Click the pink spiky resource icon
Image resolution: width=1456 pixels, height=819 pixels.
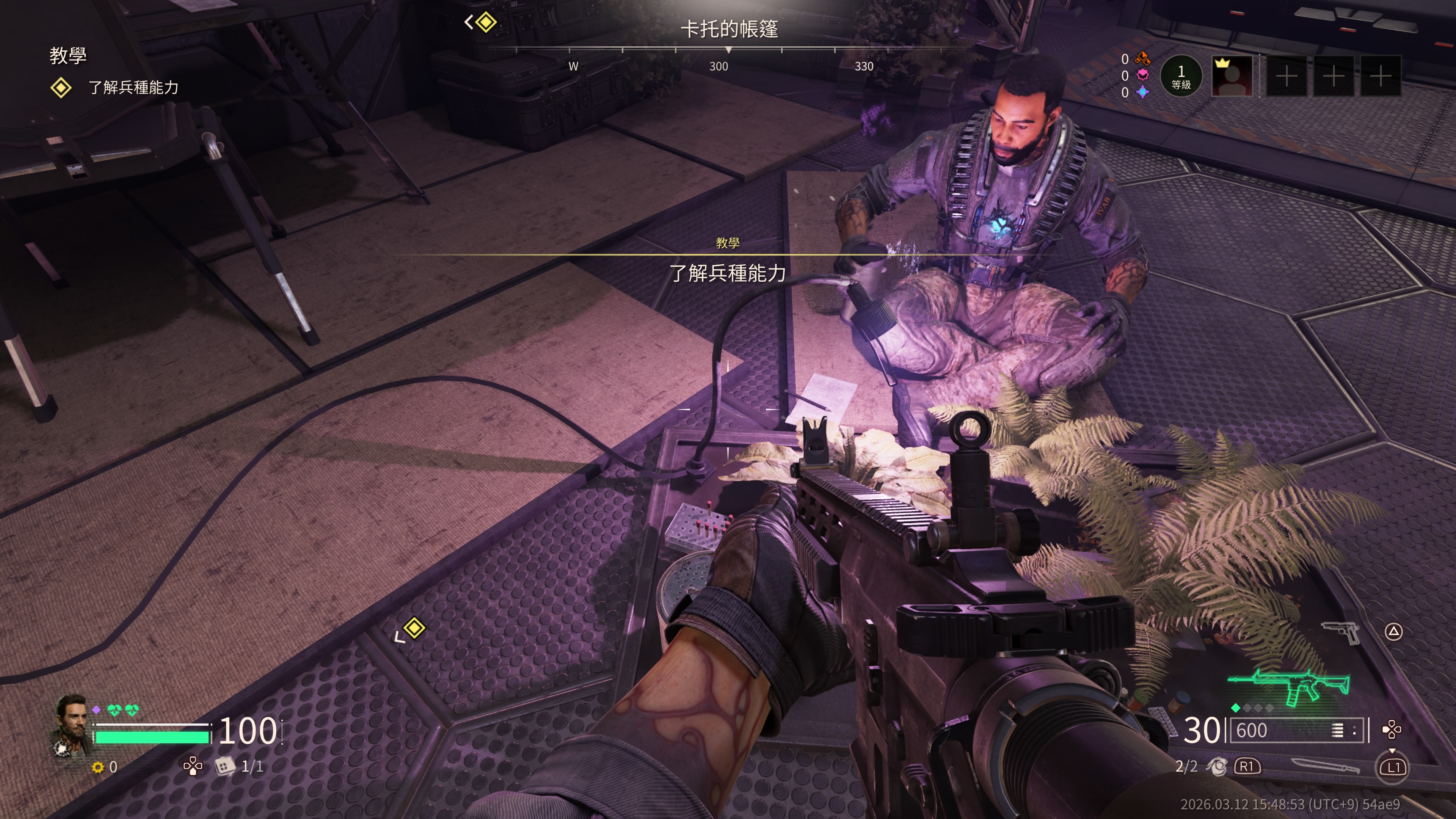pos(1142,75)
